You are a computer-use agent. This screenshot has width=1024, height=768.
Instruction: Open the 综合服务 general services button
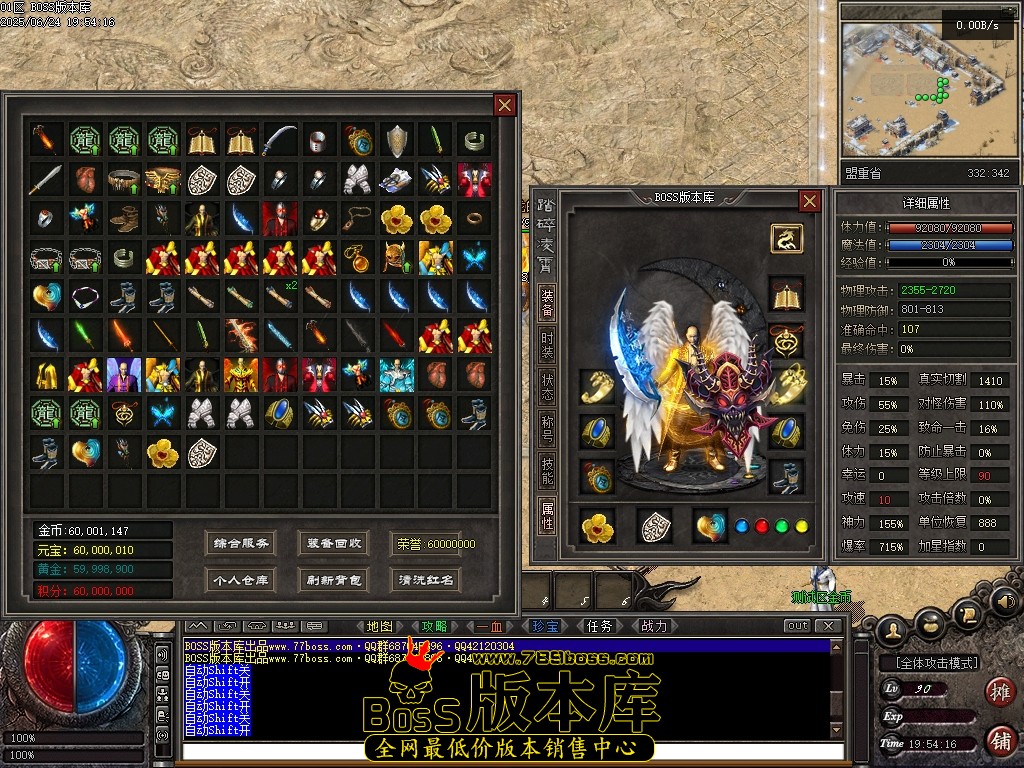tap(240, 544)
